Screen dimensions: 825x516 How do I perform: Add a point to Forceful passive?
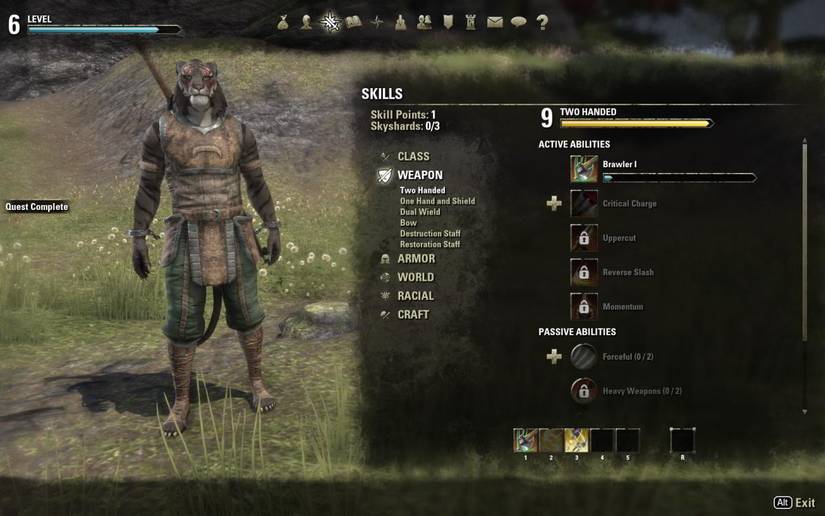tap(554, 357)
